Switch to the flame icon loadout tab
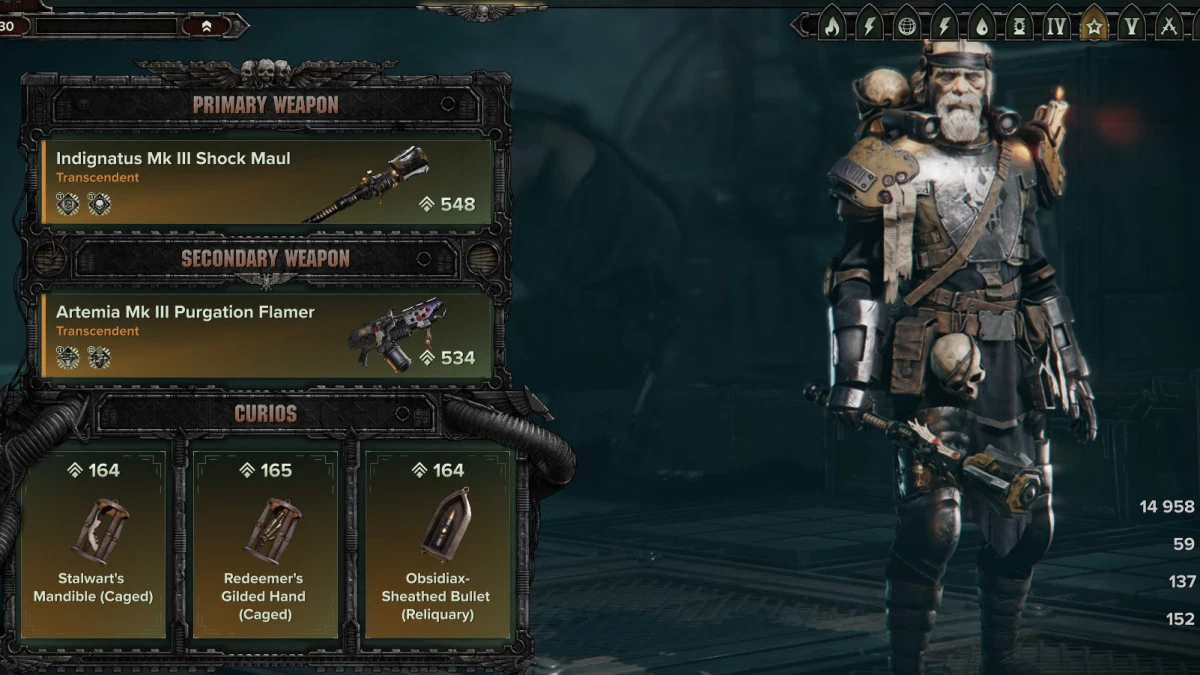1200x675 pixels. pos(831,27)
